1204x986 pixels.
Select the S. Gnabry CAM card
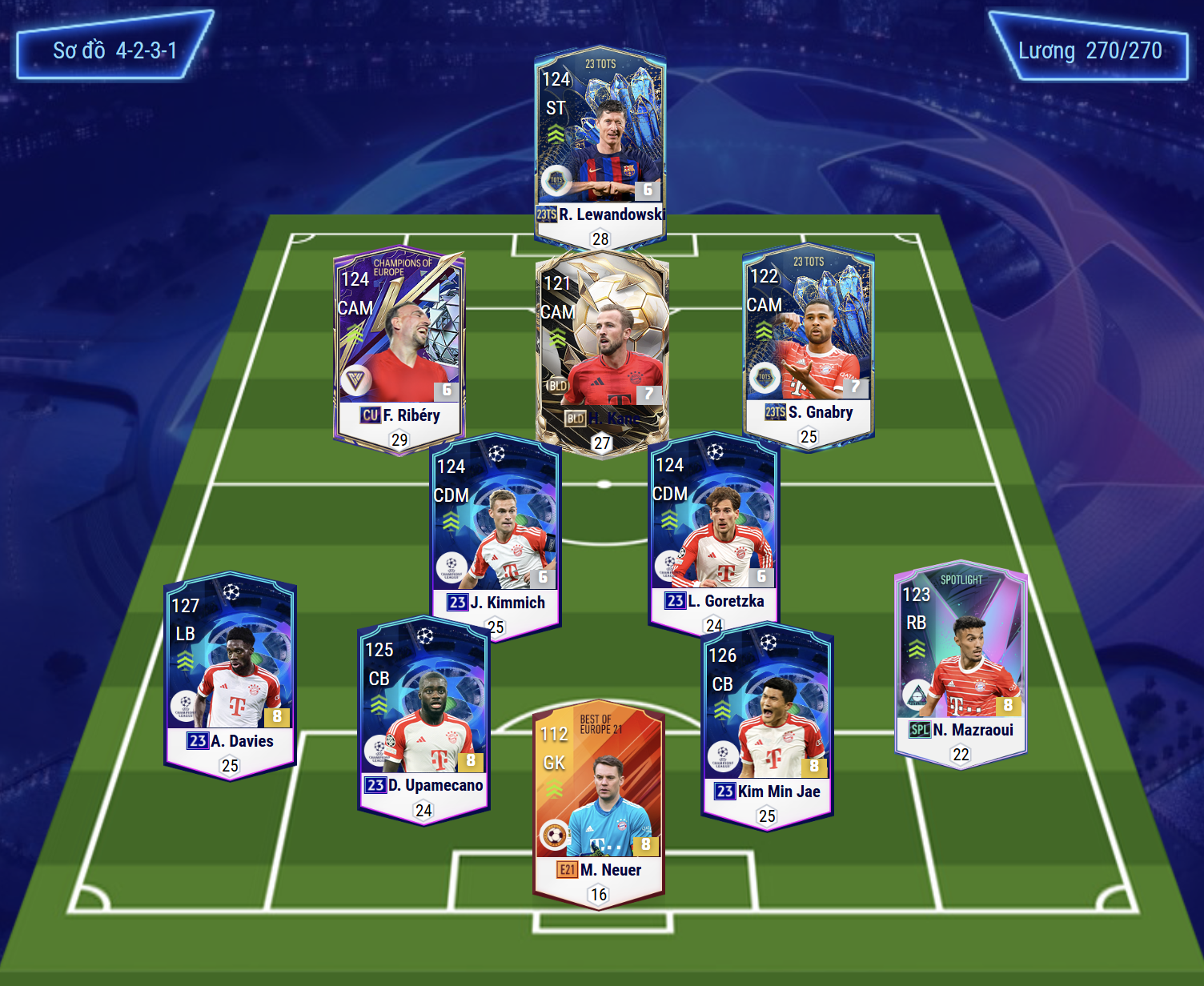809,340
